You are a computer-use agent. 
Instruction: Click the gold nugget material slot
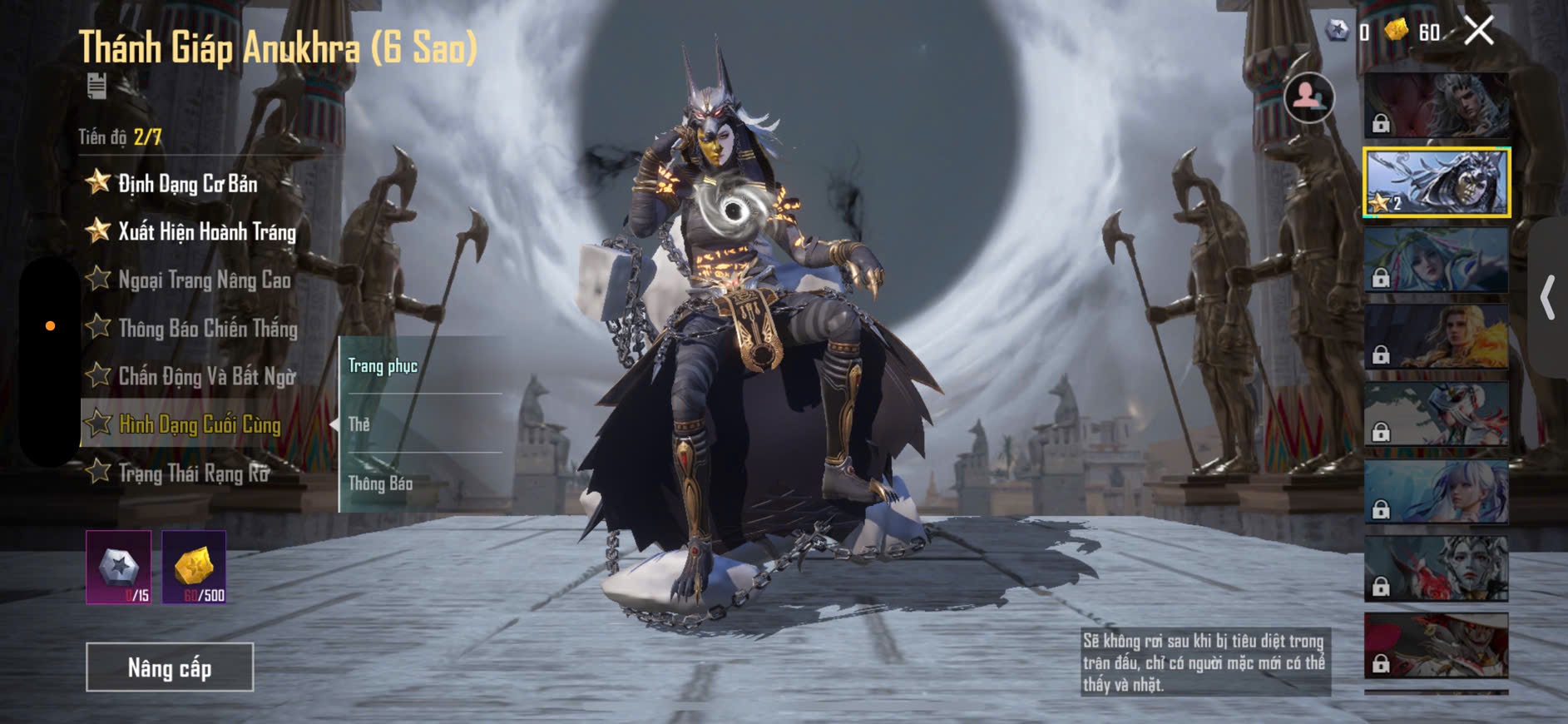pyautogui.click(x=194, y=568)
